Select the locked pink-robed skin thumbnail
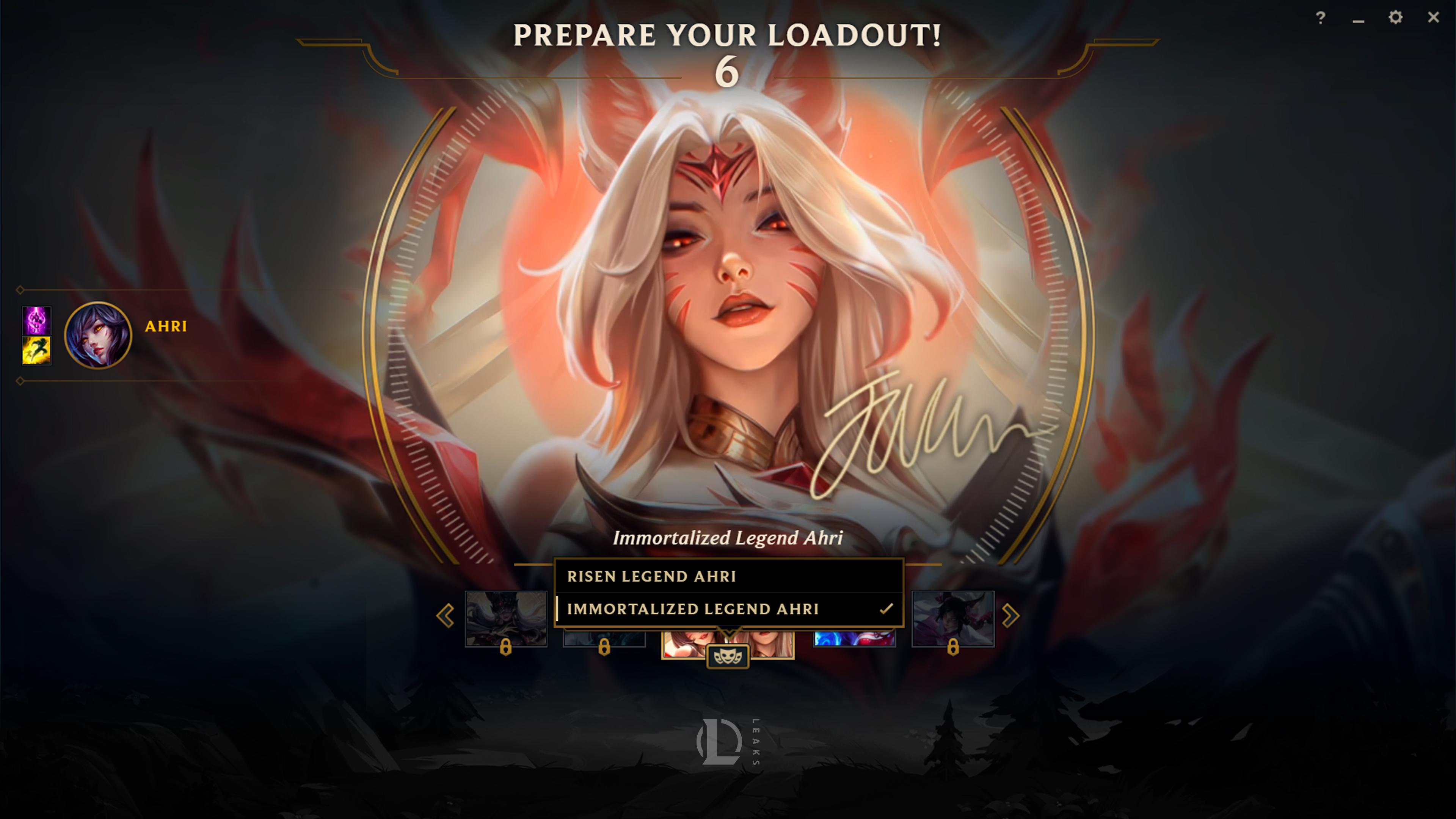This screenshot has width=1456, height=819. coord(952,618)
